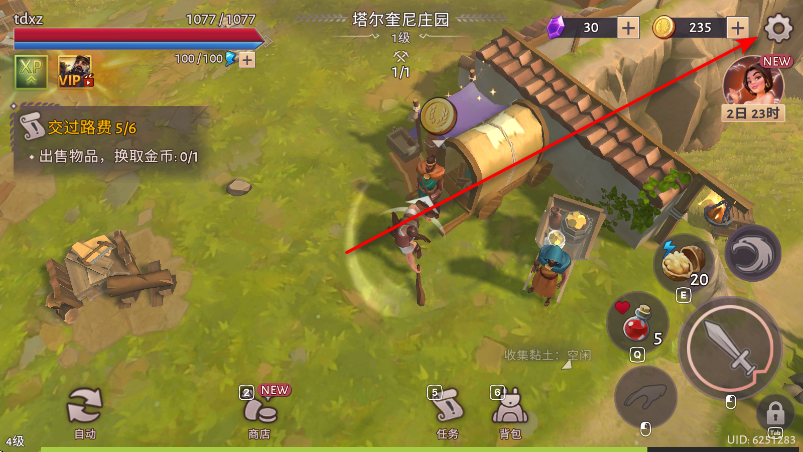This screenshot has width=803, height=452.
Task: Open the 商店 shop
Action: coord(261,411)
